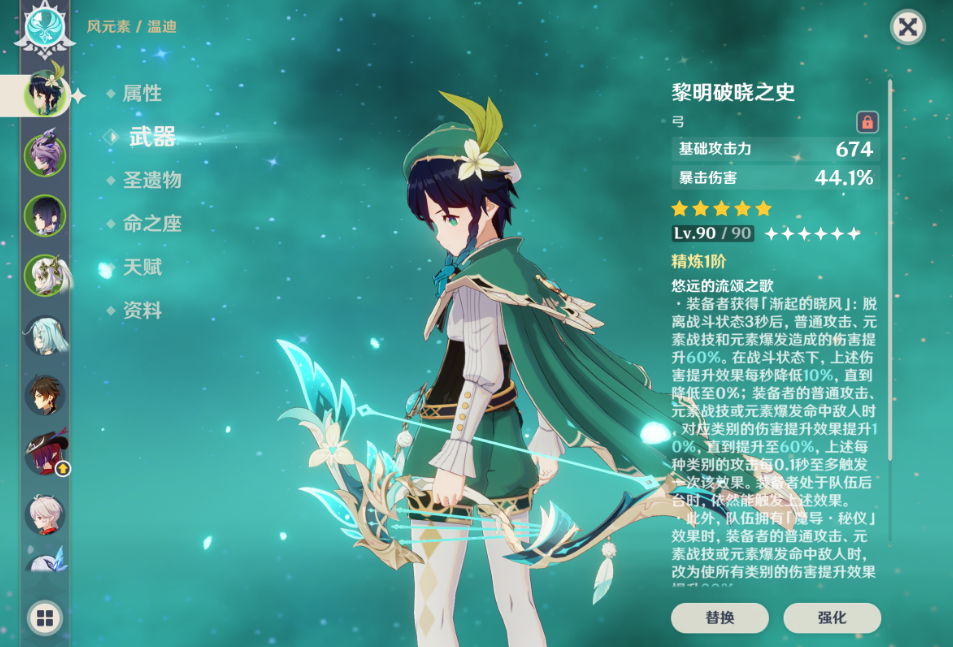Screen dimensions: 953x647
Task: Select the white-haired character with leaf ornament
Action: pyautogui.click(x=45, y=275)
